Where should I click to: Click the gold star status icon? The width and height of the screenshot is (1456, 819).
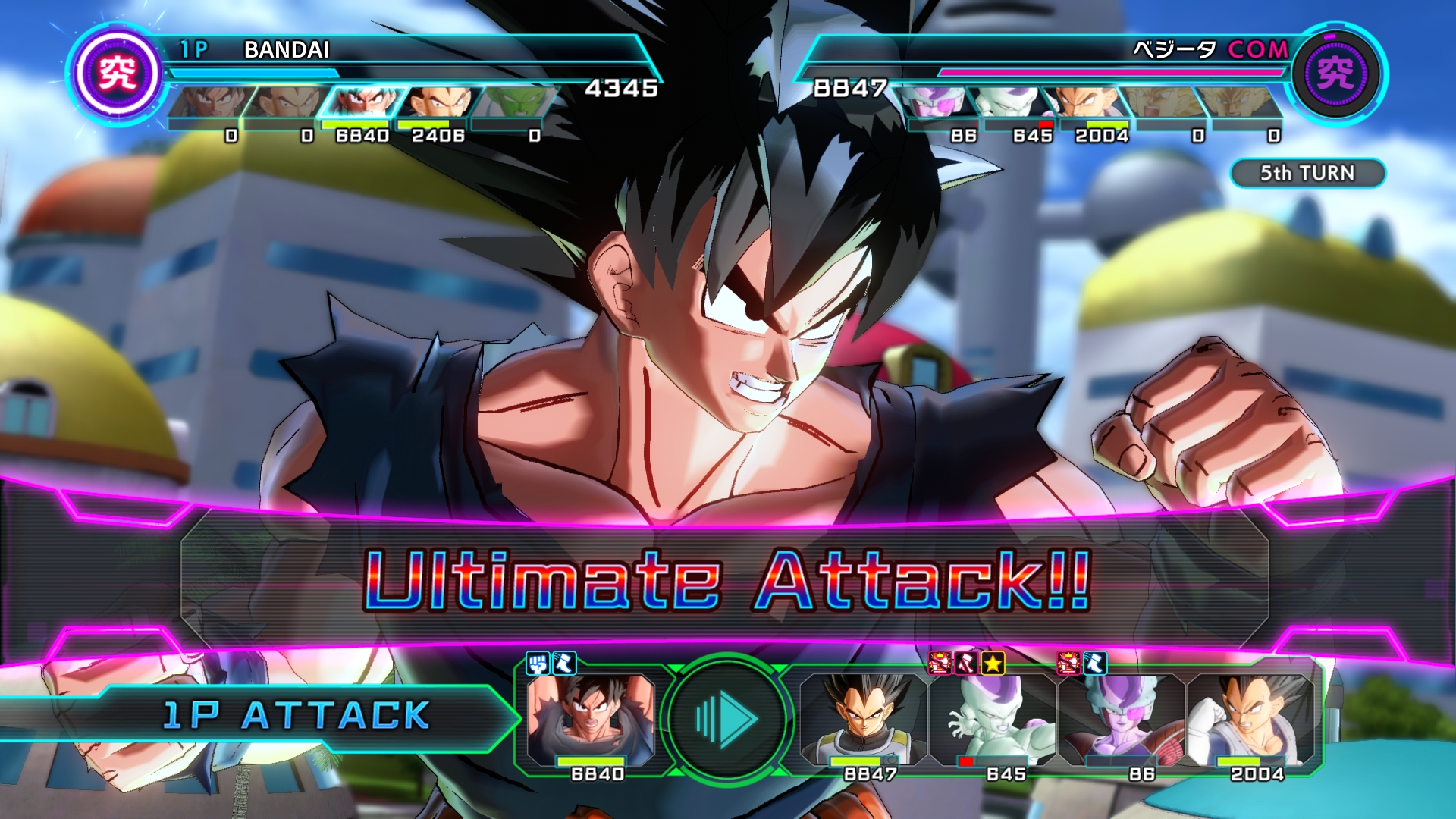click(993, 664)
